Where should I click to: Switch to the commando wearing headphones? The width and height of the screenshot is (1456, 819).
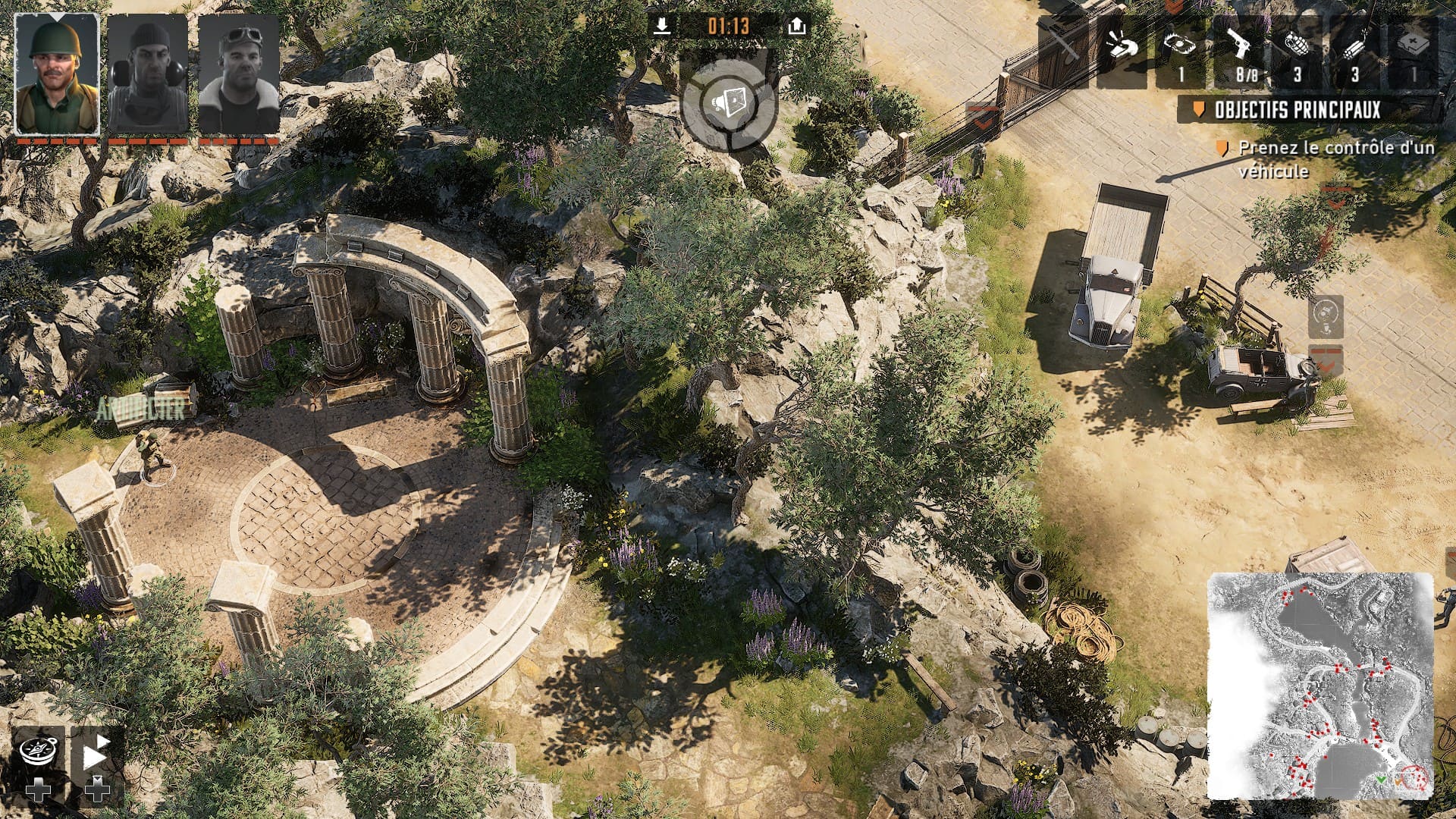coord(148,74)
